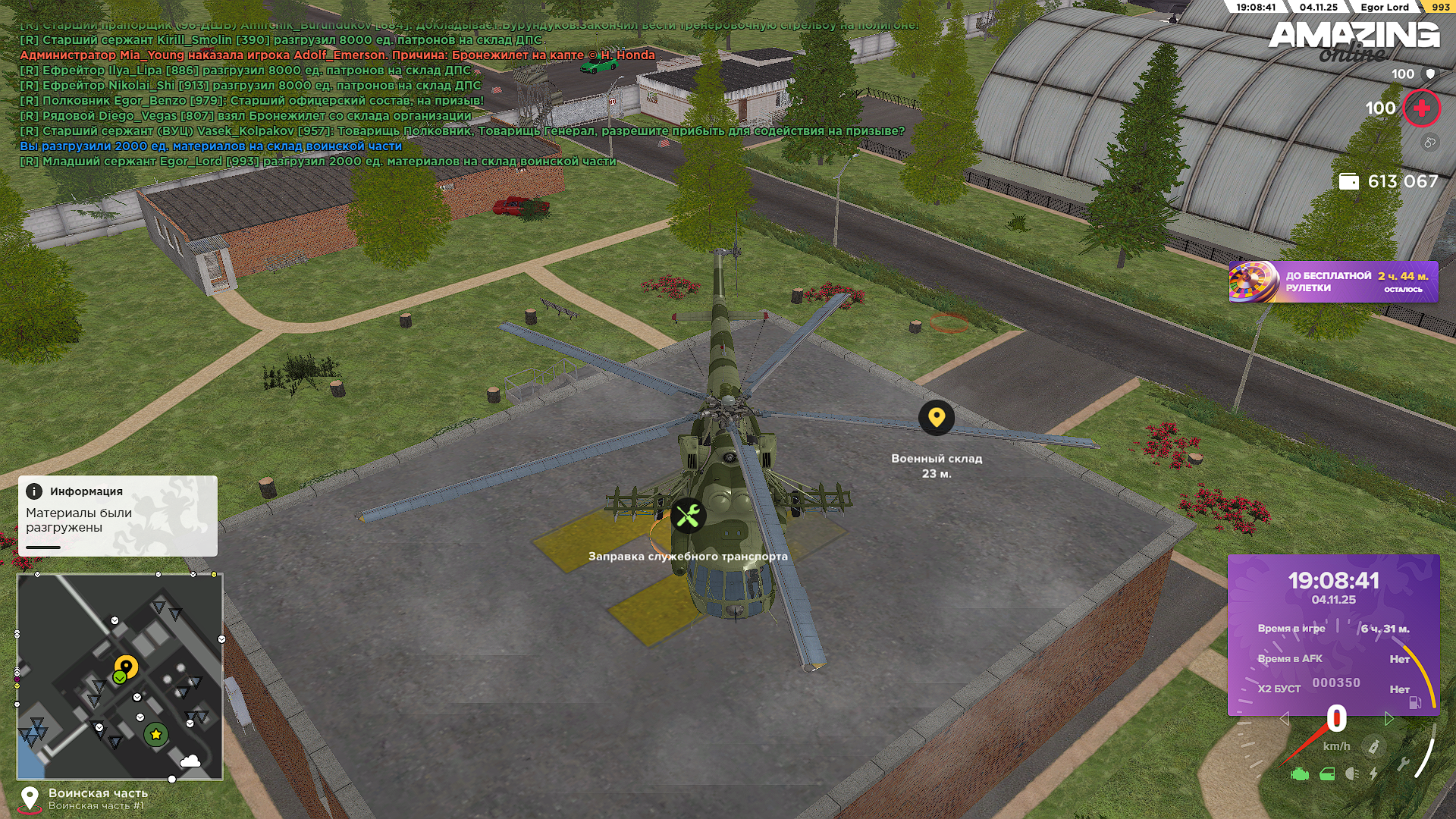Click the green star marker on minimap
This screenshot has height=819, width=1456.
point(156,734)
